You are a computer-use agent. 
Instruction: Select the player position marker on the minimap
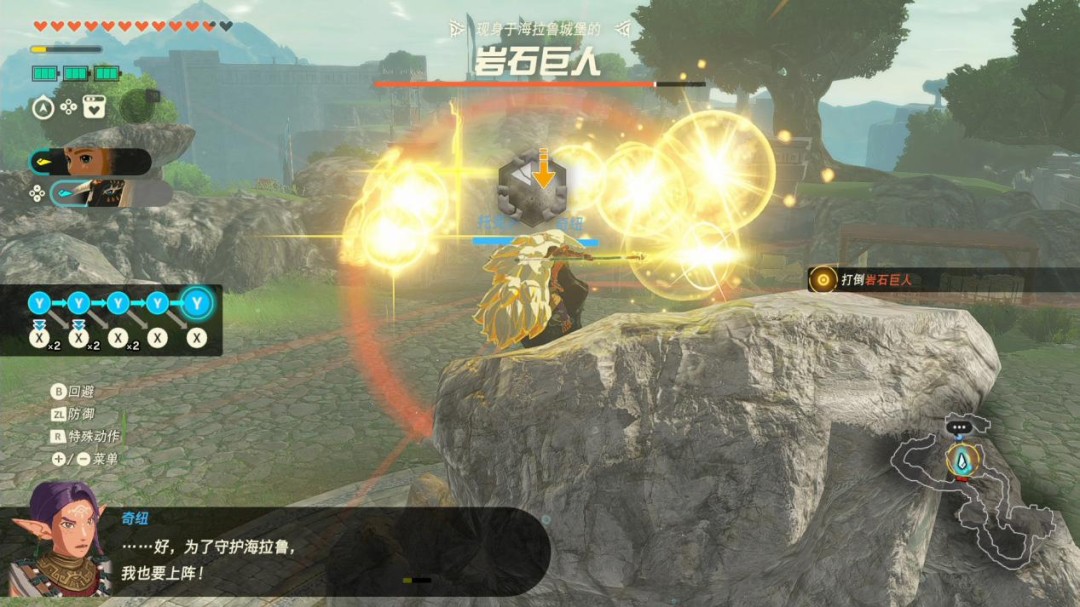click(x=962, y=459)
